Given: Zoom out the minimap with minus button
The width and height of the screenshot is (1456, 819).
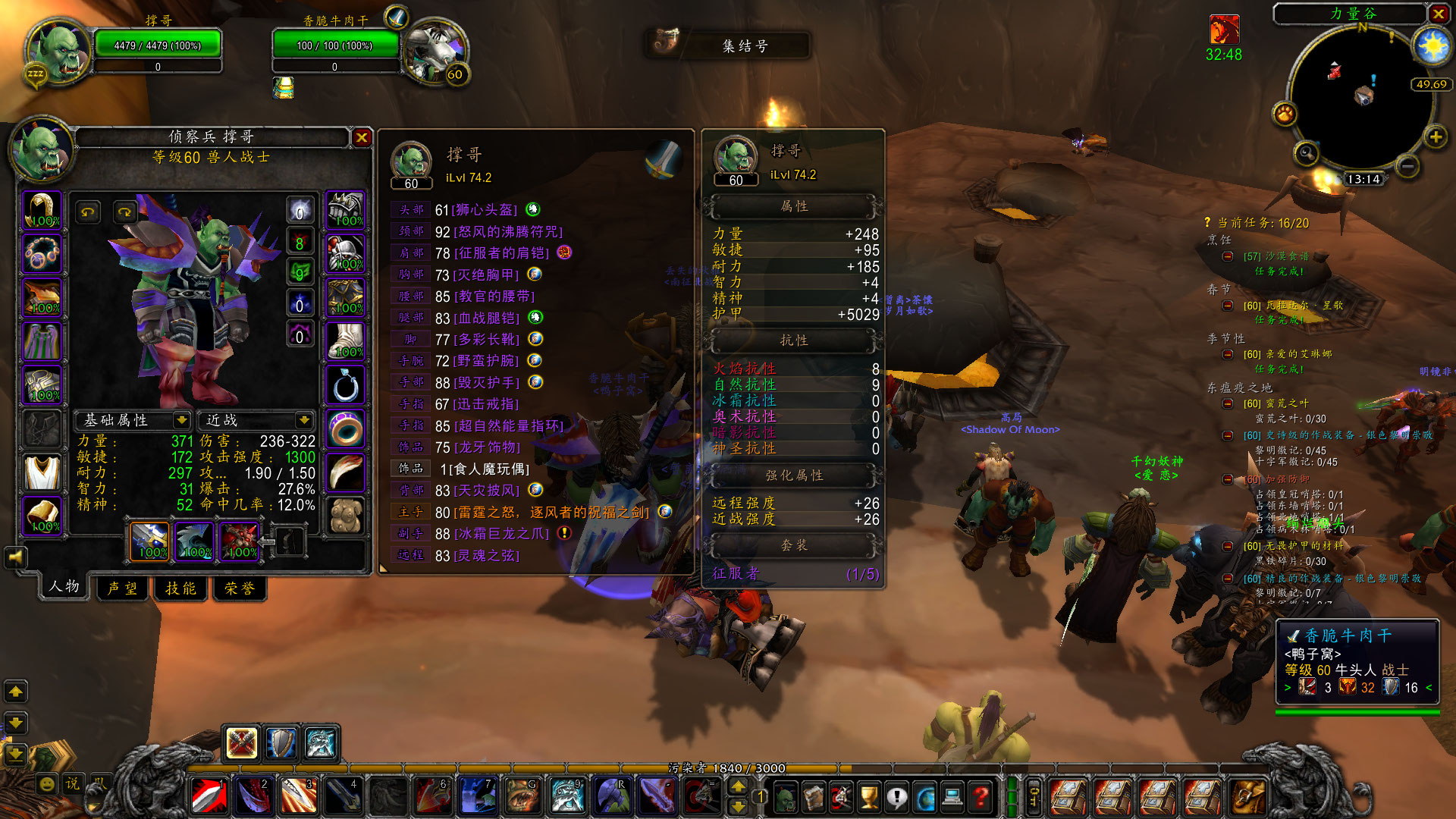Looking at the screenshot, I should click(1407, 166).
